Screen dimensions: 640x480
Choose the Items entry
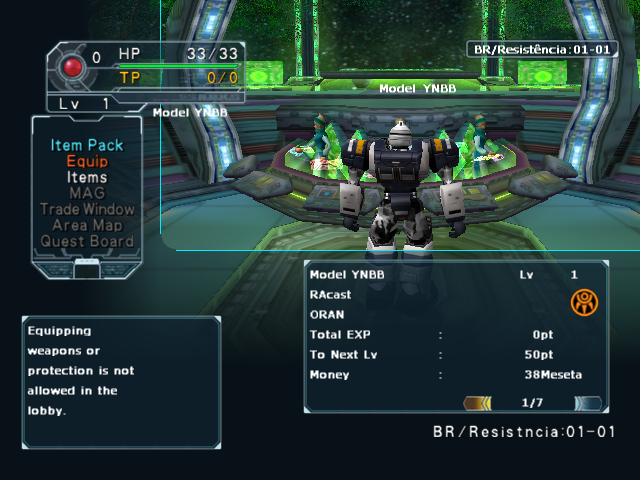click(87, 177)
